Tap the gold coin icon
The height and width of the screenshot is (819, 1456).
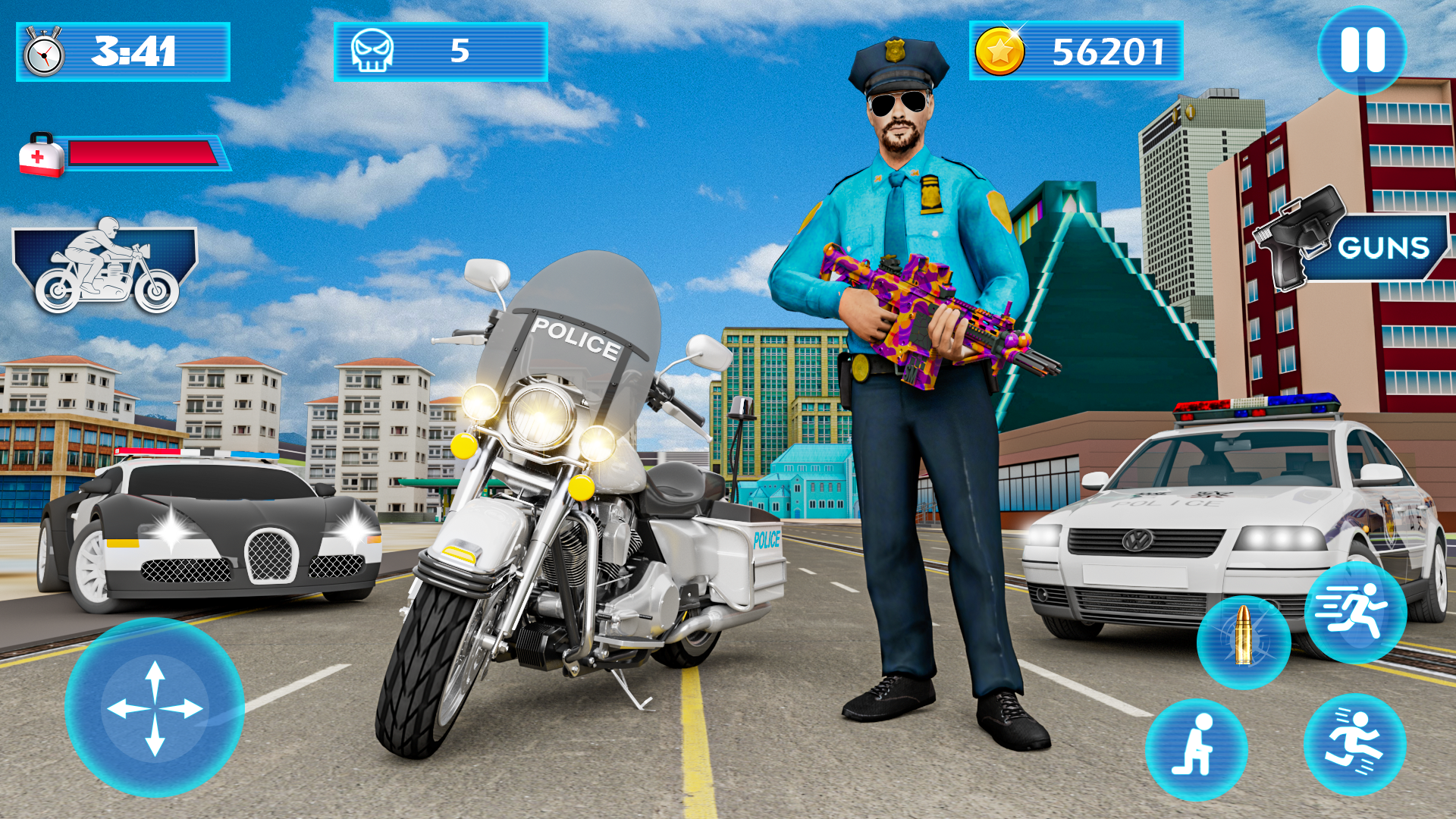pos(1002,52)
